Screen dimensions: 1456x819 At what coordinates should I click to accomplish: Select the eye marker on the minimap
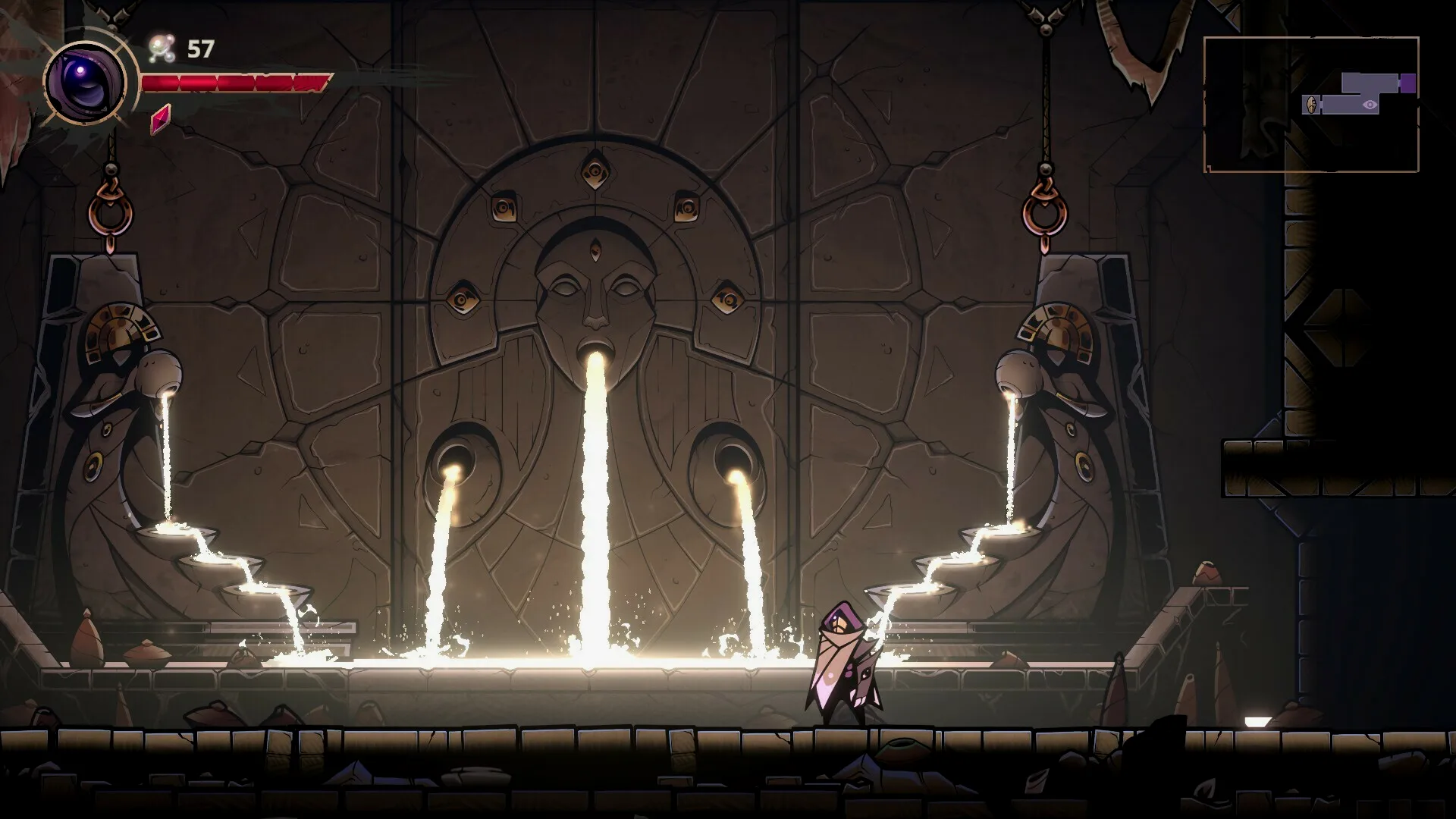tap(1369, 105)
